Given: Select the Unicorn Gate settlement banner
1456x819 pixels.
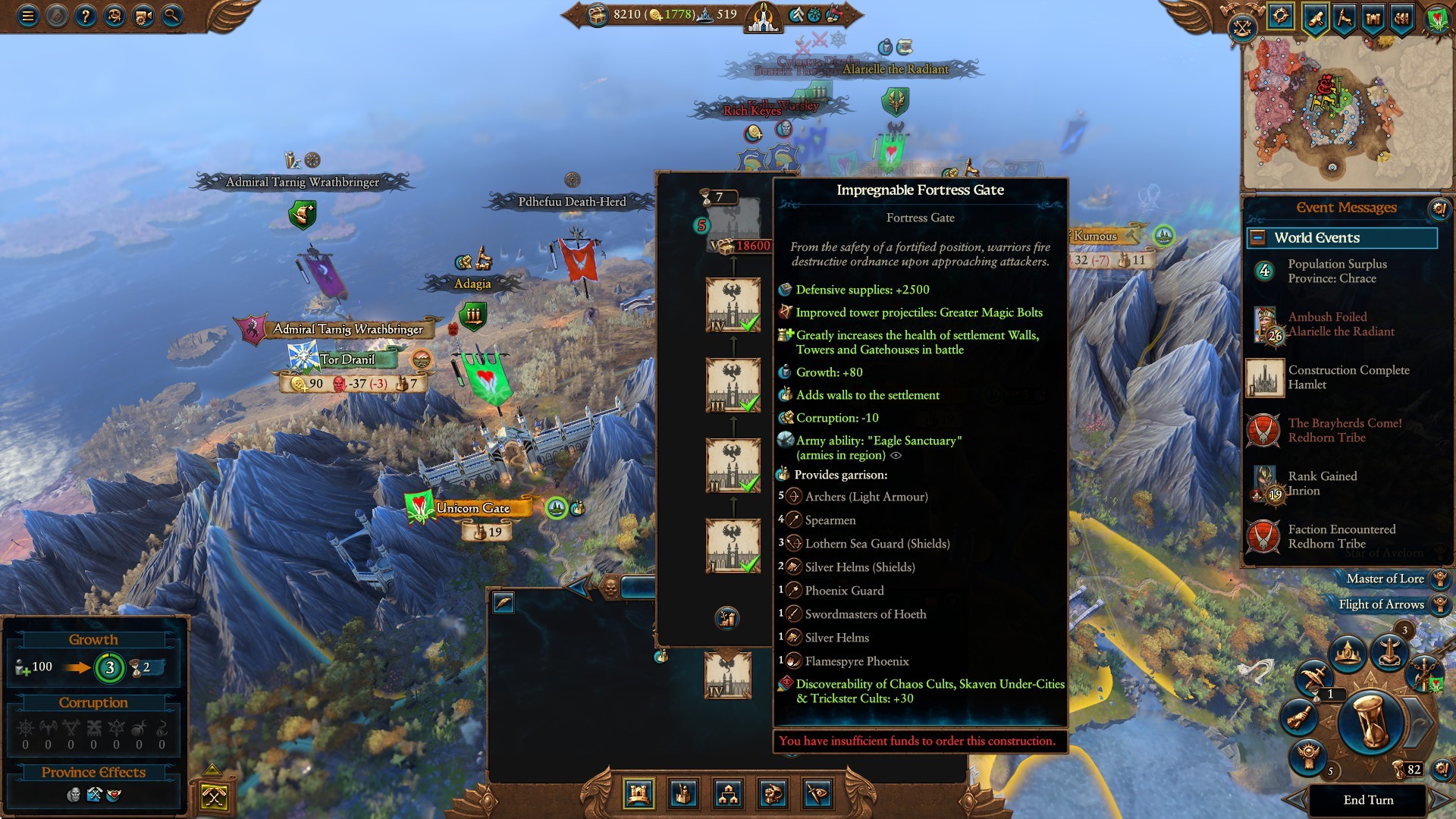Looking at the screenshot, I should (478, 509).
